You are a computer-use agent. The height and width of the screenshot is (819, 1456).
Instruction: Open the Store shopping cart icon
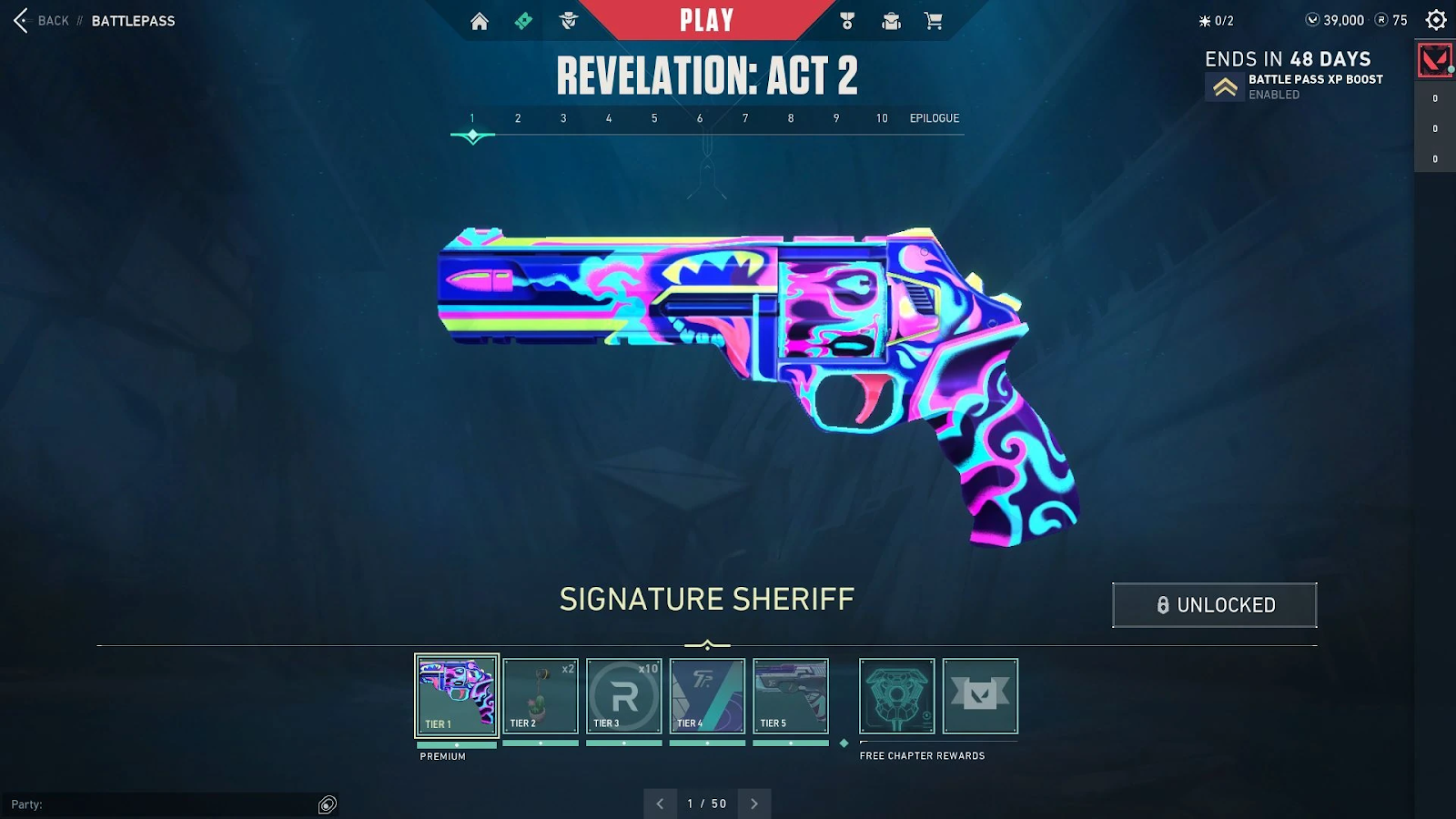click(934, 21)
